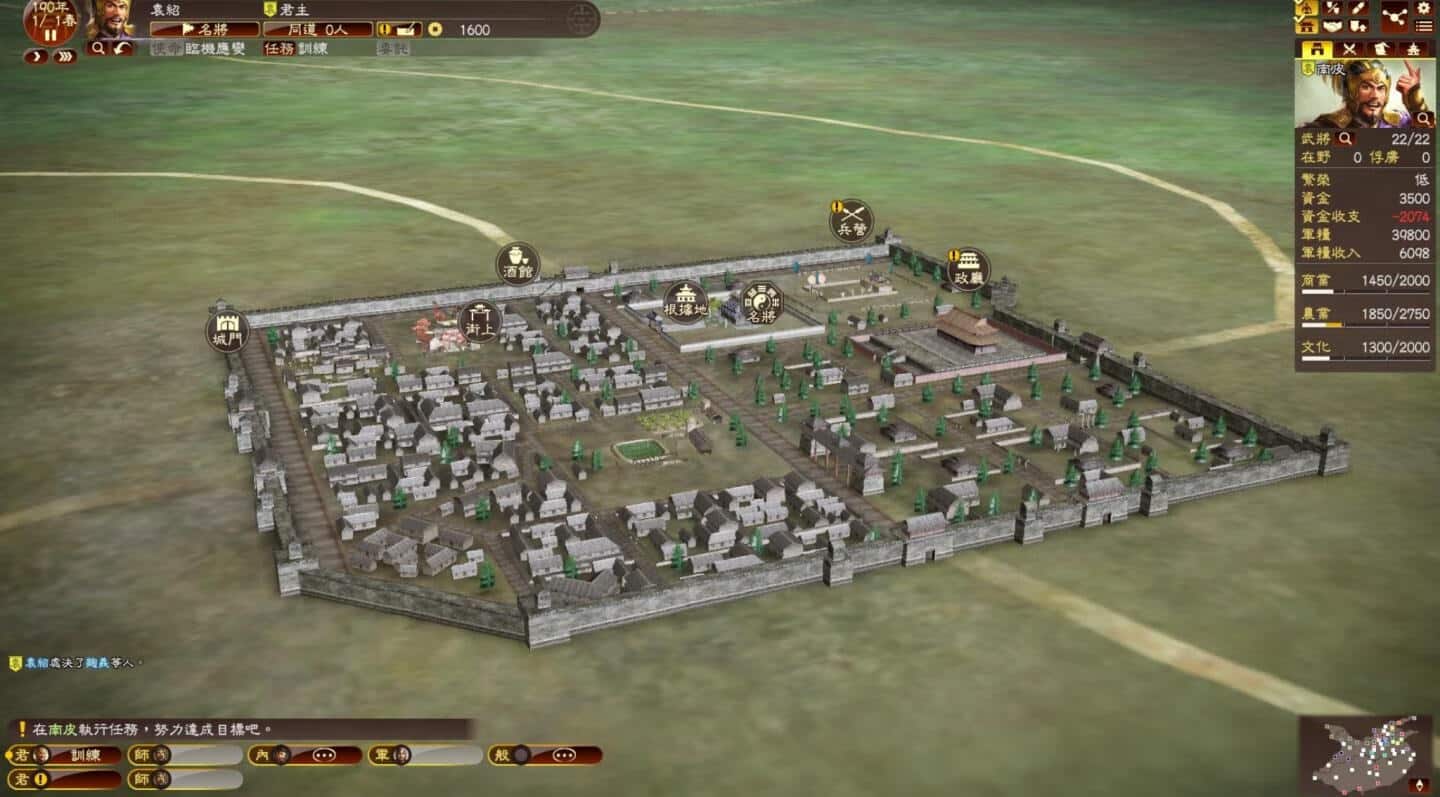Select the 兵營 barracks marker

click(x=851, y=221)
